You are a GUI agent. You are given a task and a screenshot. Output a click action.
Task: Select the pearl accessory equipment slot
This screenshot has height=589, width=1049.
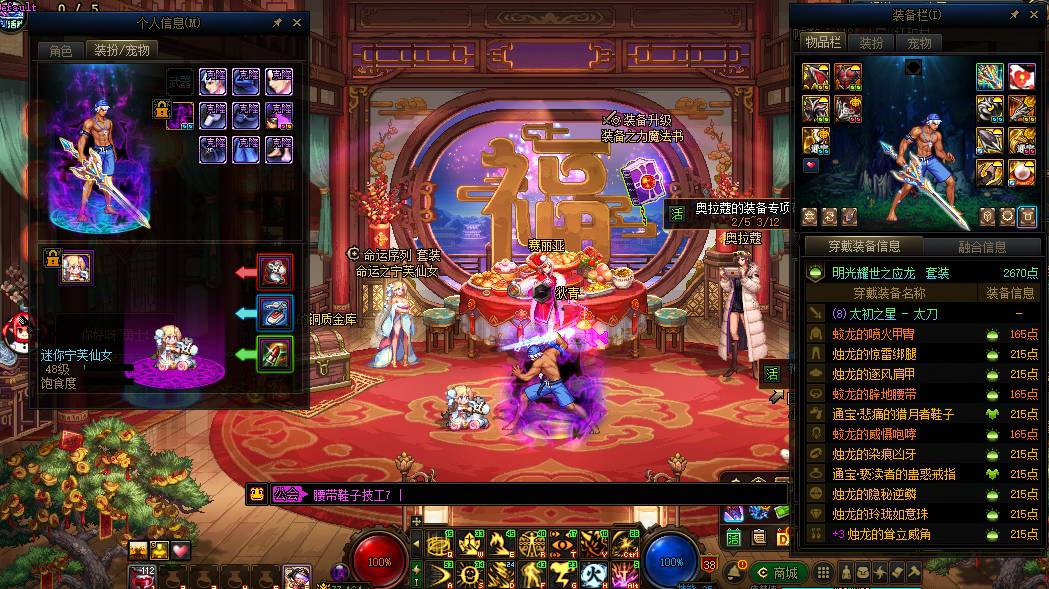[1021, 170]
